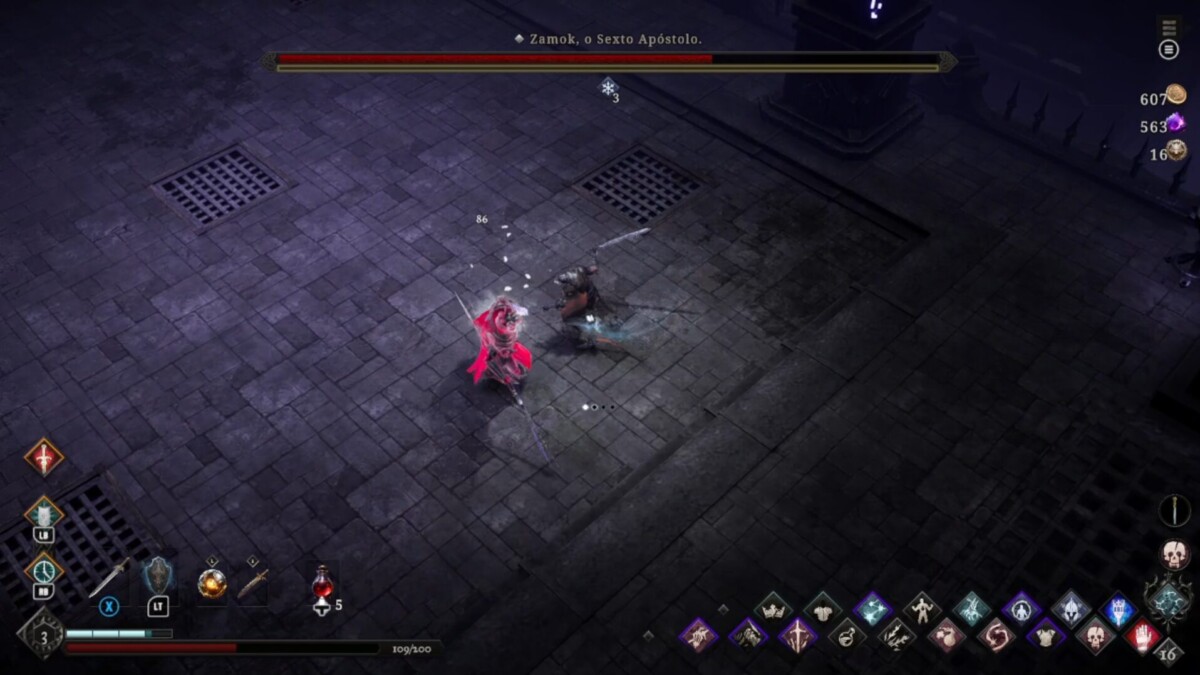1200x675 pixels.
Task: Select the glowing blue staff perk icon
Action: [x=1119, y=609]
